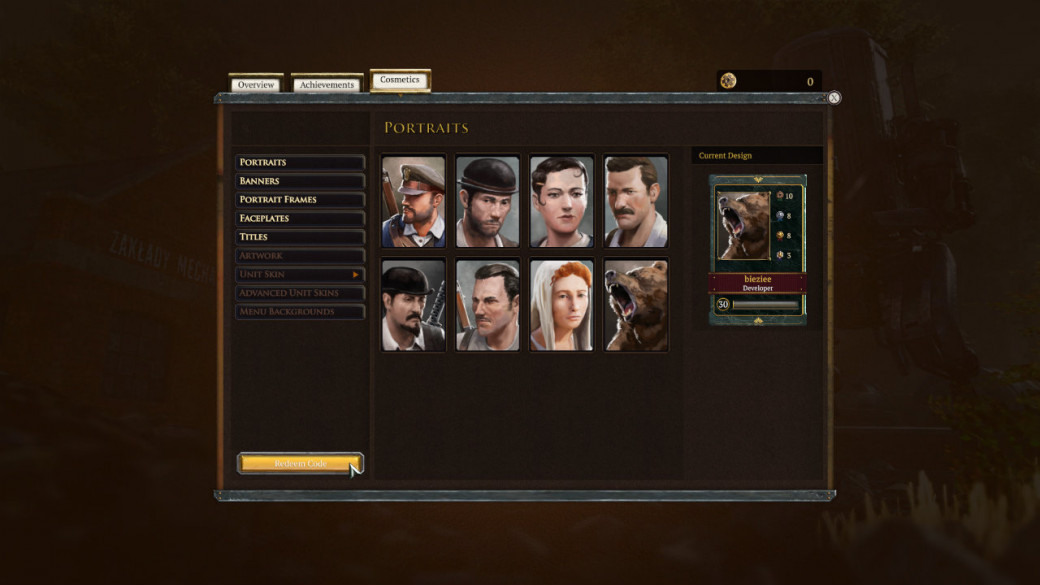Viewport: 1040px width, 585px height.
Task: Click the Redeem Code button
Action: (300, 464)
